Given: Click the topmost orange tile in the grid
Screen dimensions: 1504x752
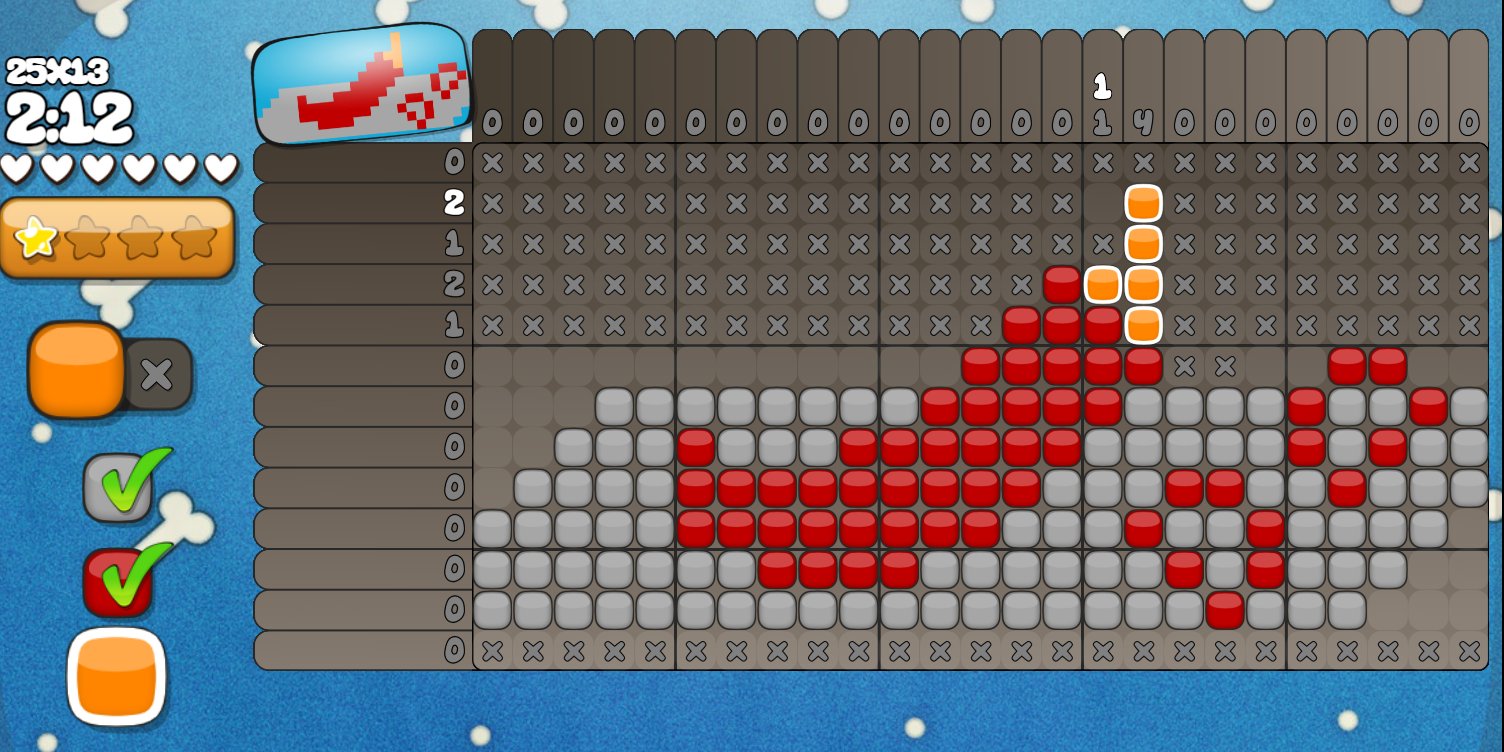Looking at the screenshot, I should coord(1143,203).
